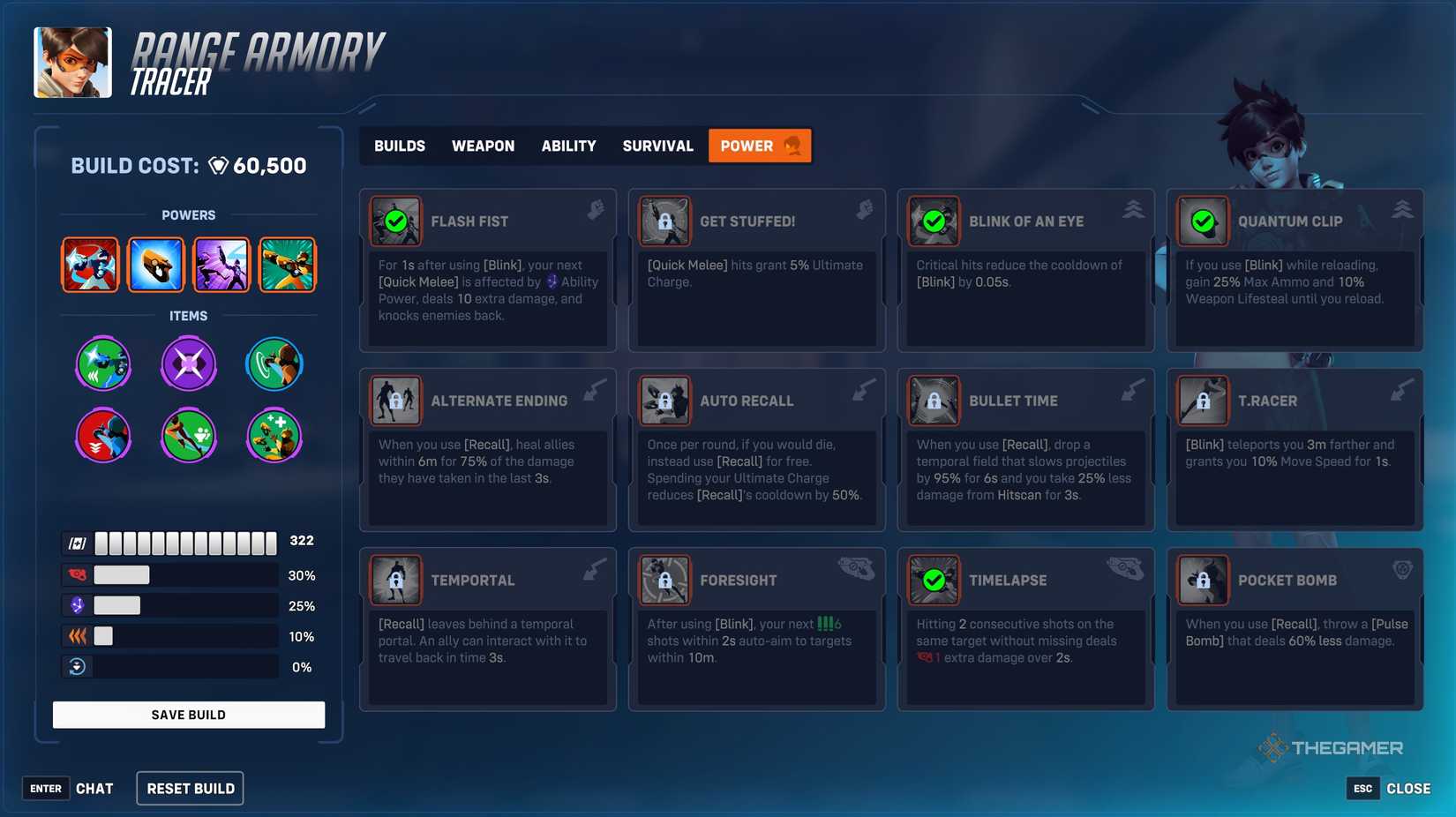This screenshot has height=817, width=1456.
Task: Select the first red power icon under Powers
Action: 90,264
